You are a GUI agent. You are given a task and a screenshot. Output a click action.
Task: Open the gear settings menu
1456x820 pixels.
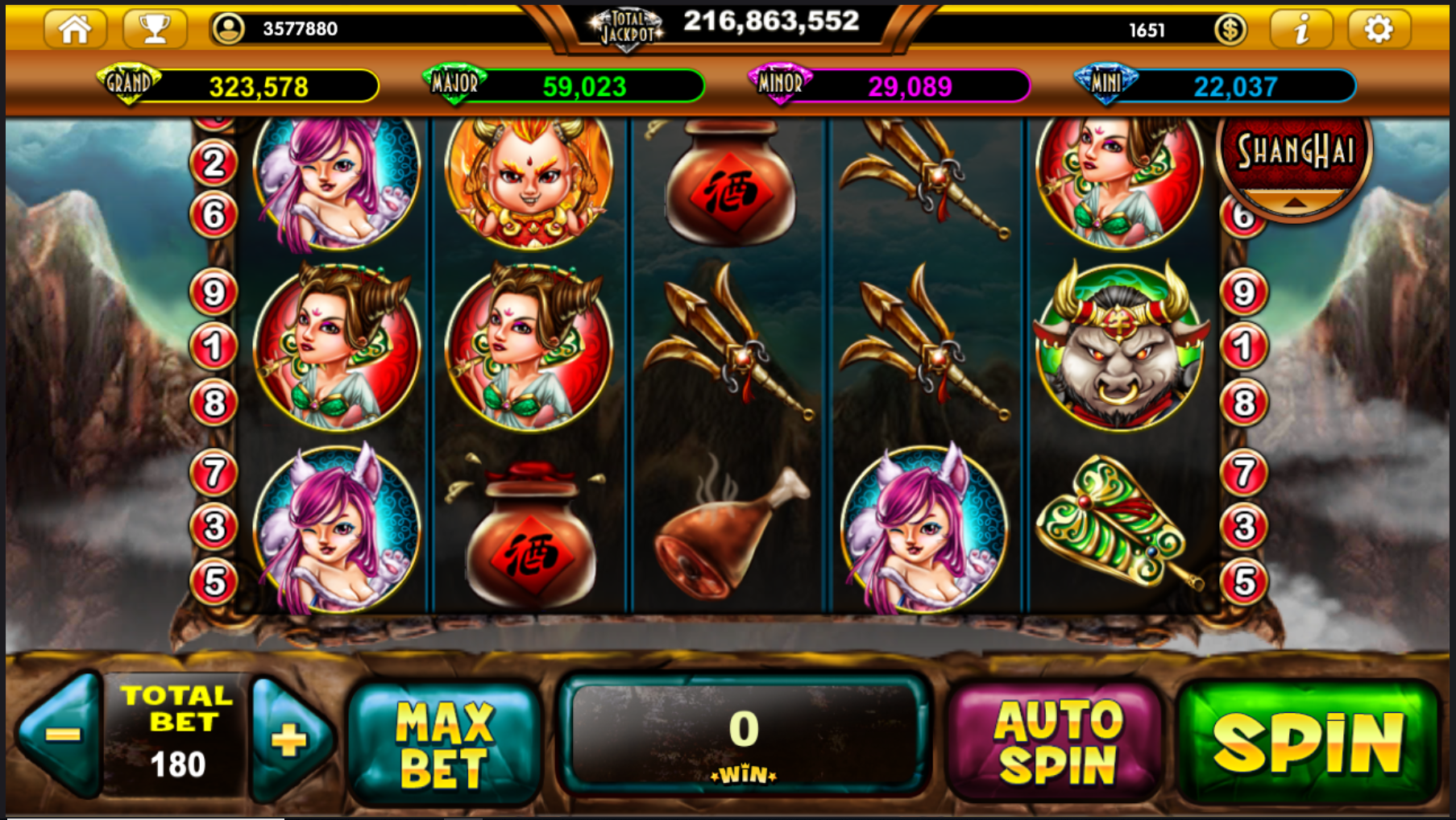[x=1378, y=30]
